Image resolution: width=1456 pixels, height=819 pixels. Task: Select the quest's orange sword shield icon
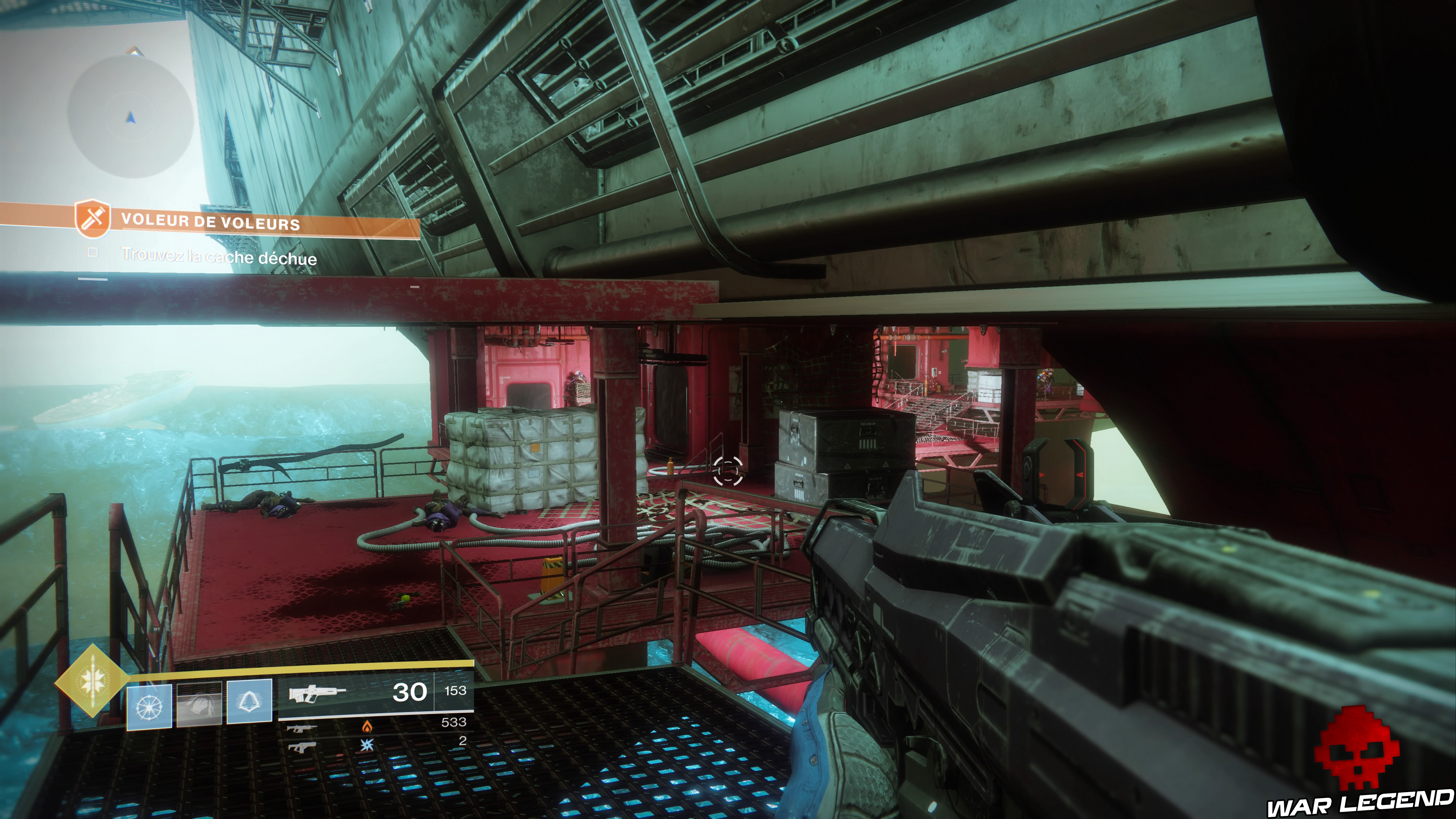click(x=92, y=218)
